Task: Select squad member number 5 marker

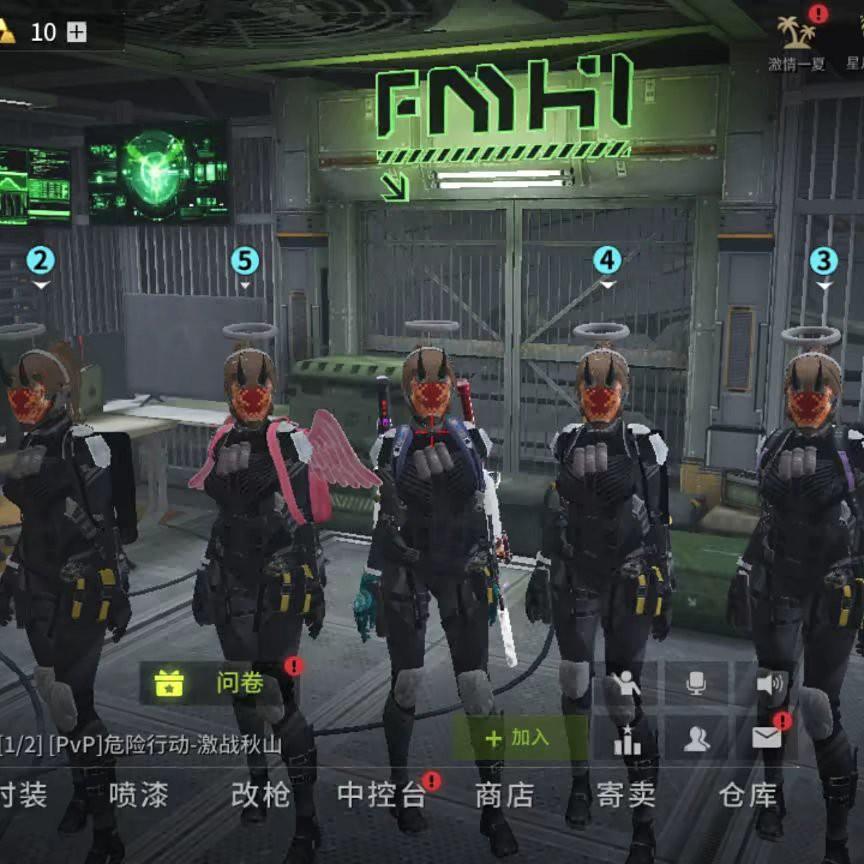Action: click(x=244, y=262)
